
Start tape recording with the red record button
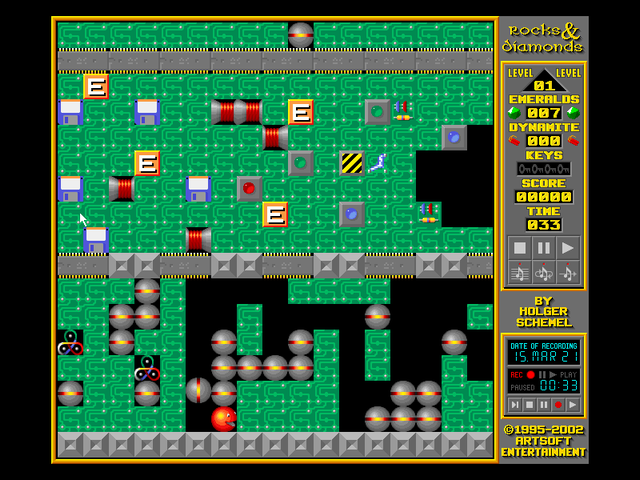(x=558, y=404)
